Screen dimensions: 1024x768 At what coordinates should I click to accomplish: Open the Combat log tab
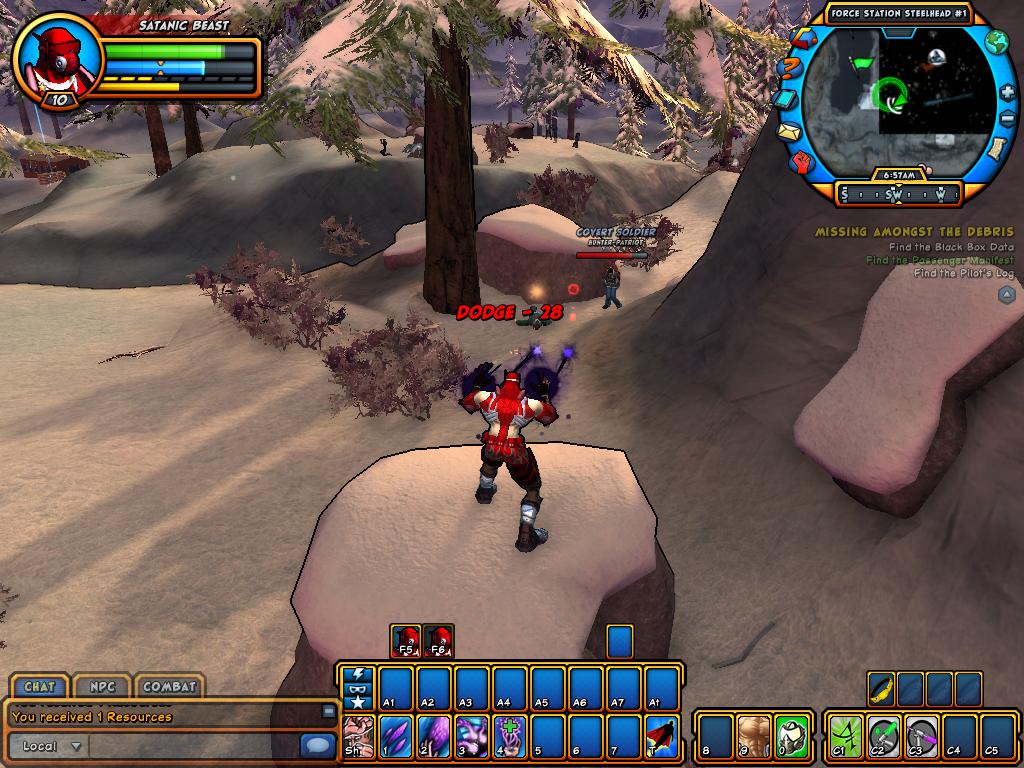169,687
